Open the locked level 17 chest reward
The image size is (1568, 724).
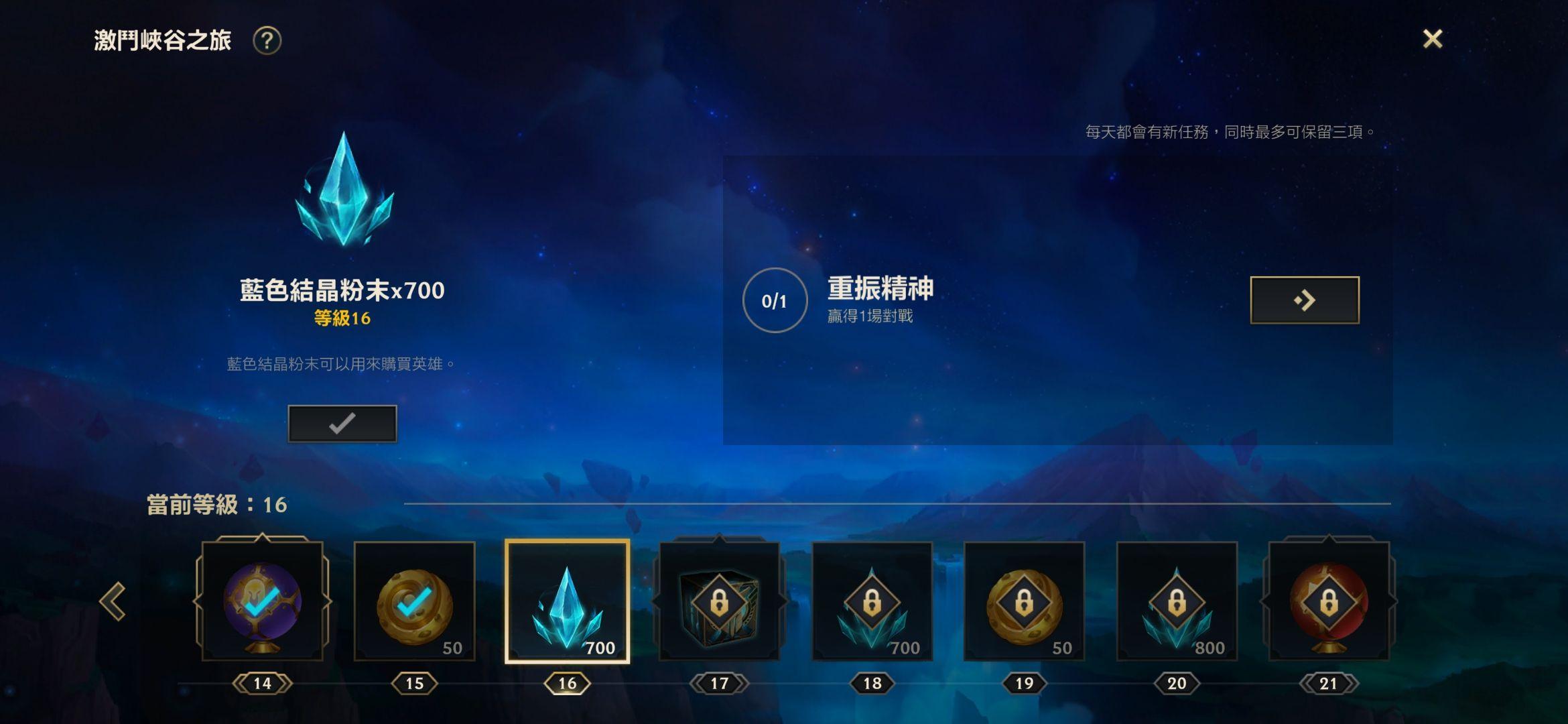click(720, 601)
